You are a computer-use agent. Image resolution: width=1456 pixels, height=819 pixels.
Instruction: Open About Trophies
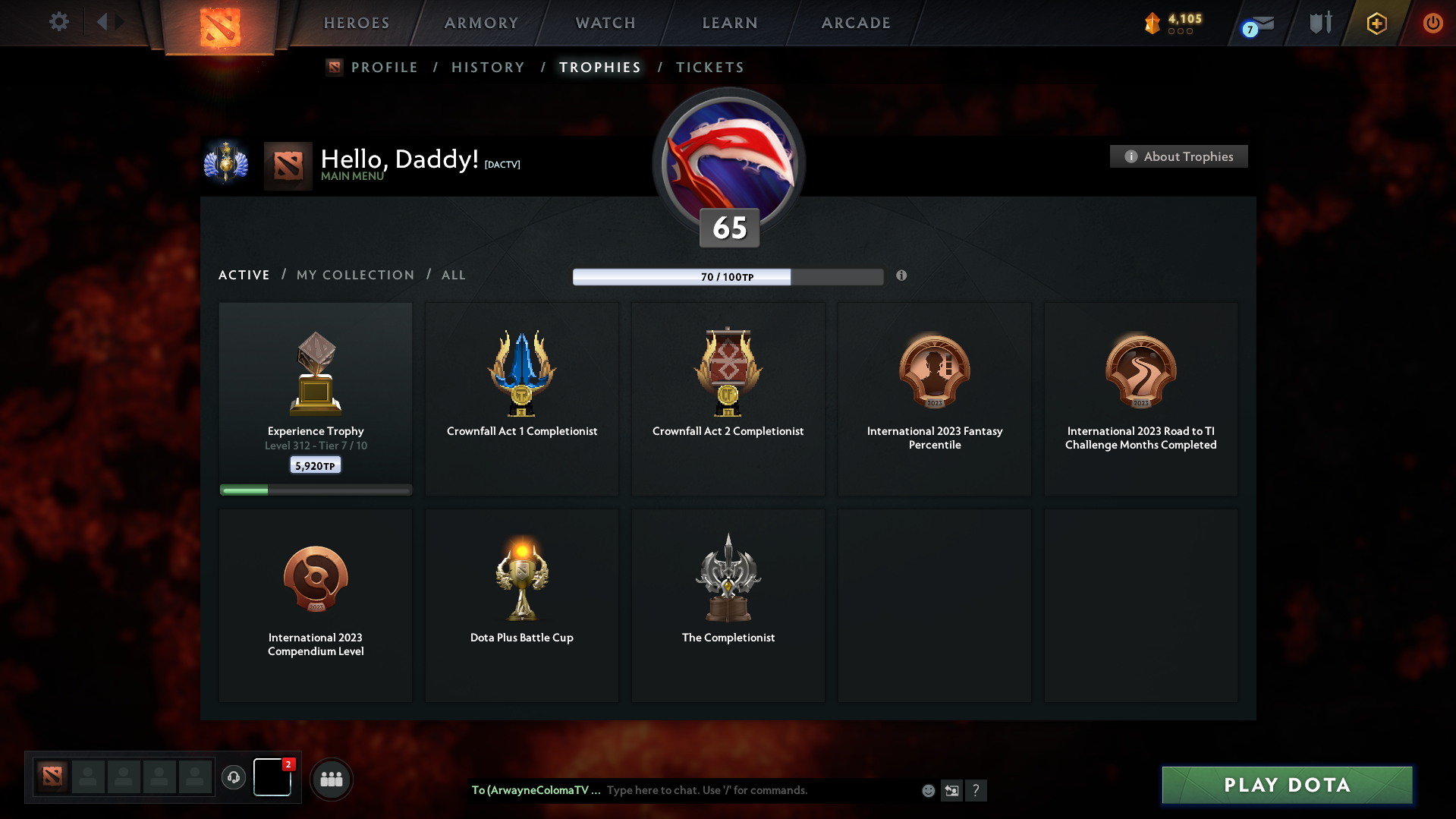click(x=1178, y=156)
